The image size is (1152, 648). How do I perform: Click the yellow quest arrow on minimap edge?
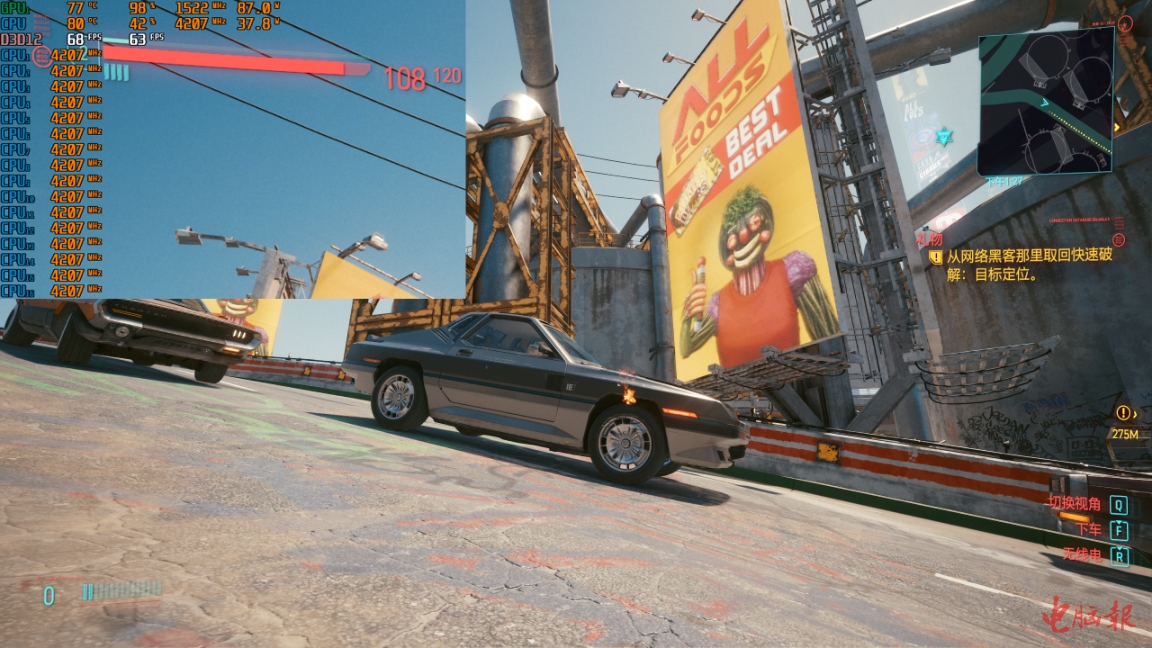point(1117,127)
